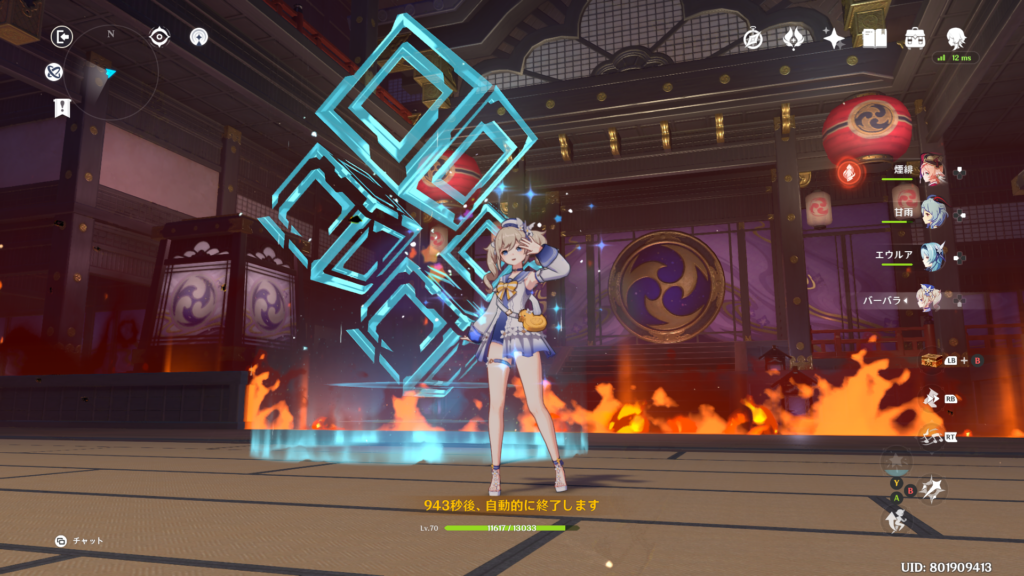The height and width of the screenshot is (576, 1024).
Task: Open the チャット chat box
Action: [80, 541]
